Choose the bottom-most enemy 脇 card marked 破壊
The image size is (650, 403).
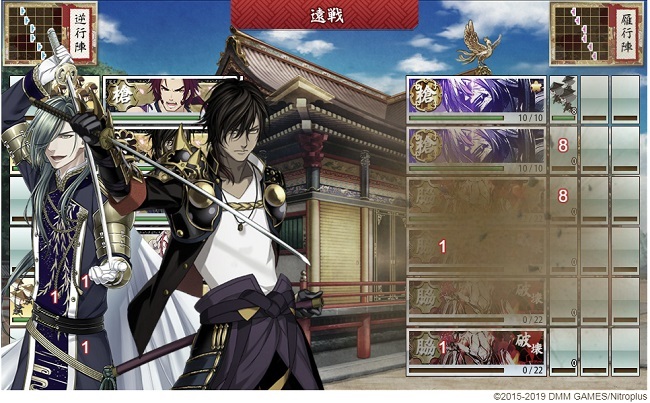pos(476,352)
